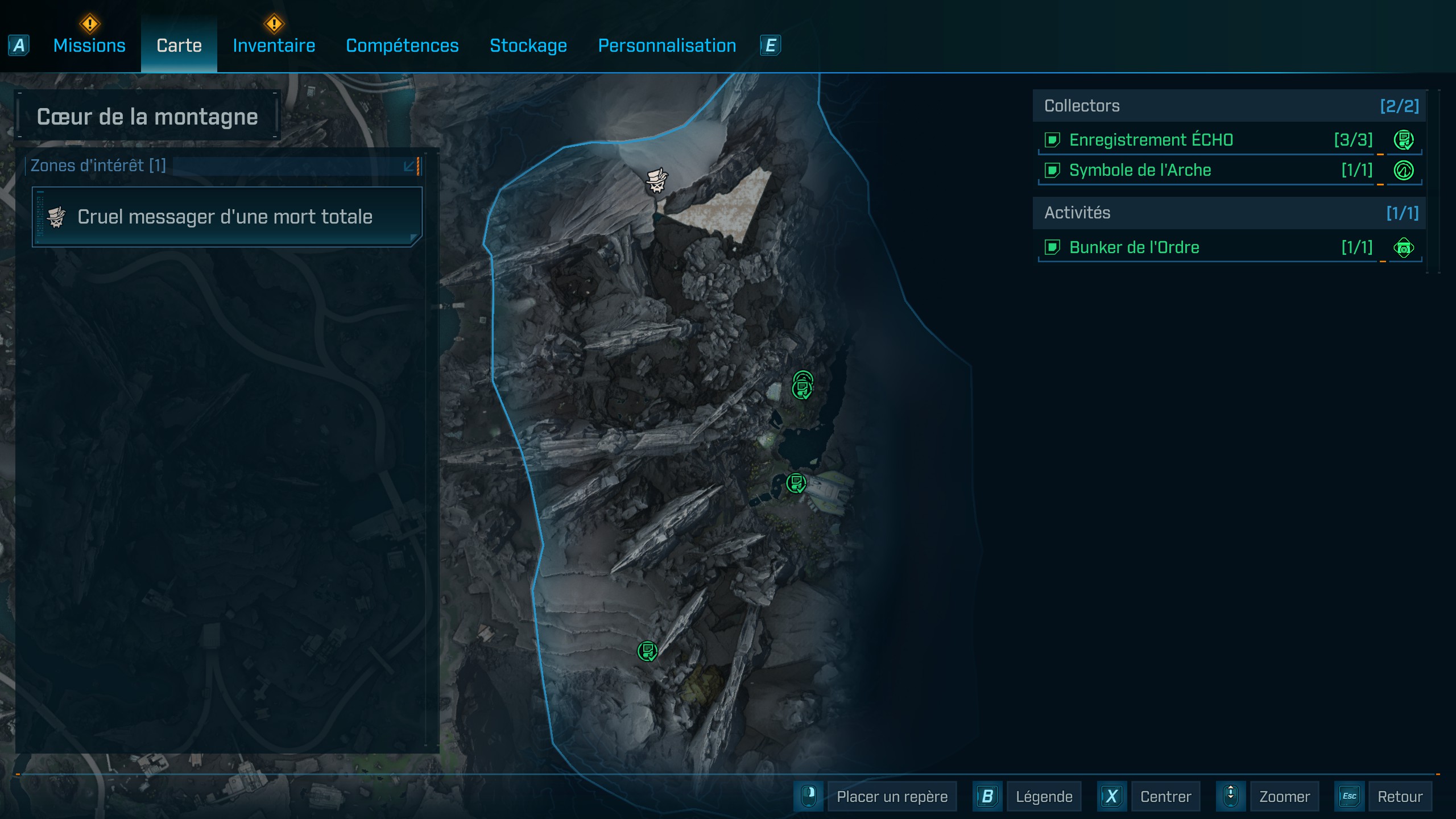1456x819 pixels.
Task: Select the Carte tab
Action: pyautogui.click(x=179, y=45)
